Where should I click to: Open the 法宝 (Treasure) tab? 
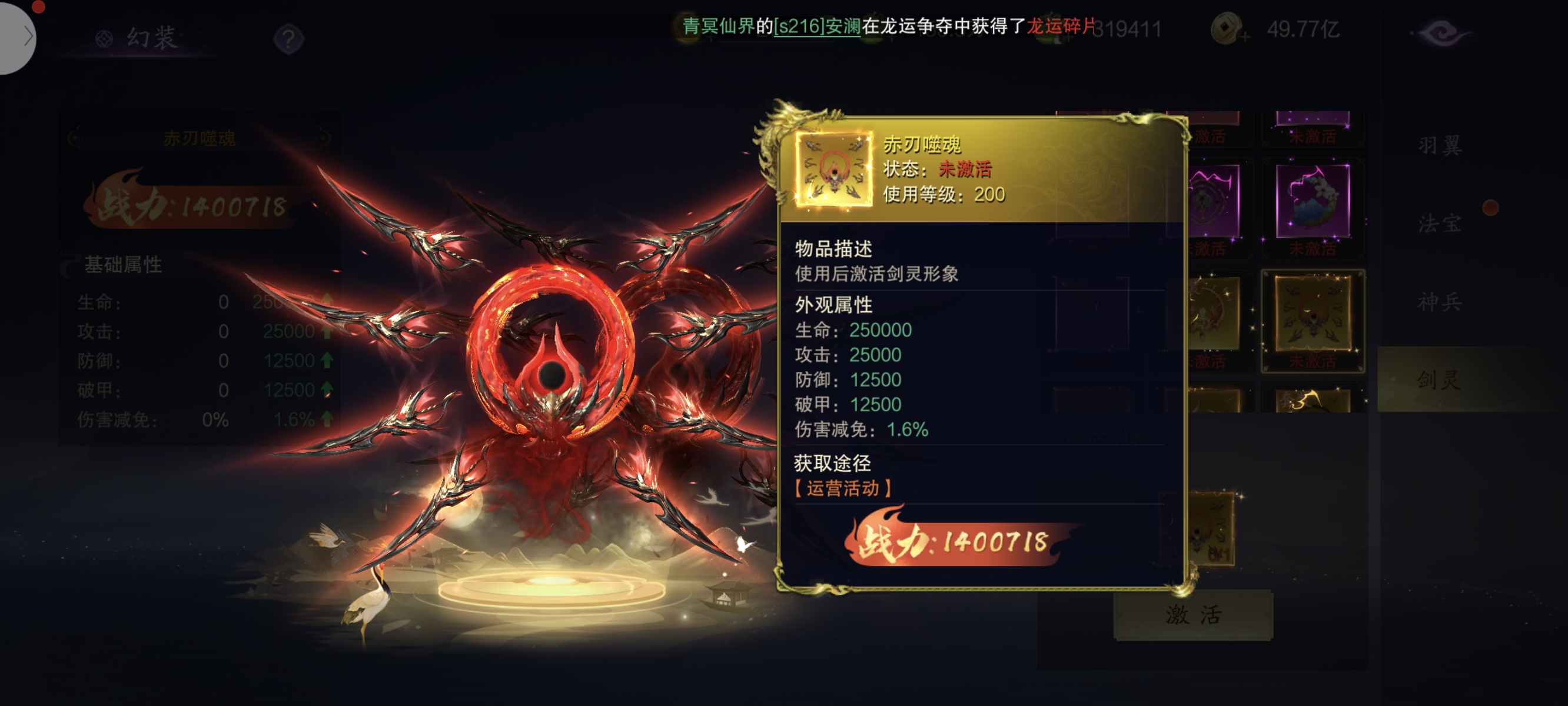[x=1440, y=224]
